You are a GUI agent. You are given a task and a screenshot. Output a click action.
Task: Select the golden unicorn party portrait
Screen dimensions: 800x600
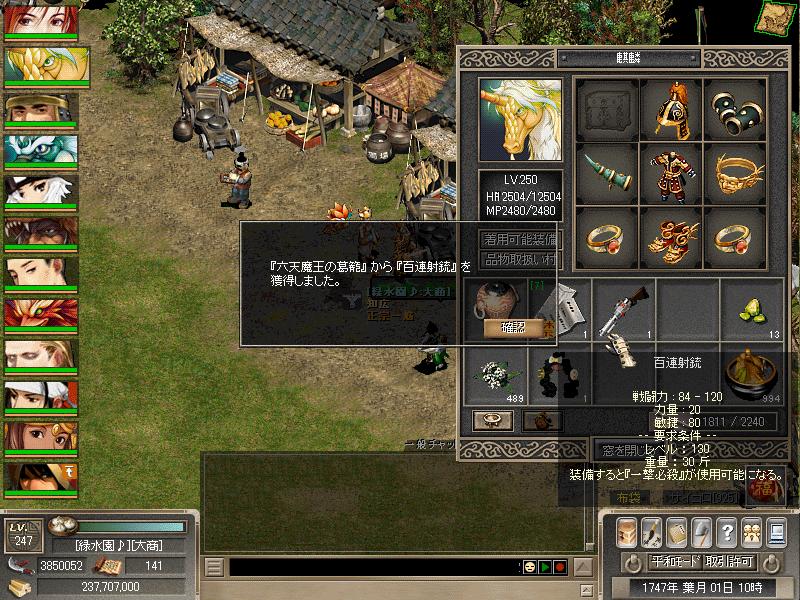(41, 64)
